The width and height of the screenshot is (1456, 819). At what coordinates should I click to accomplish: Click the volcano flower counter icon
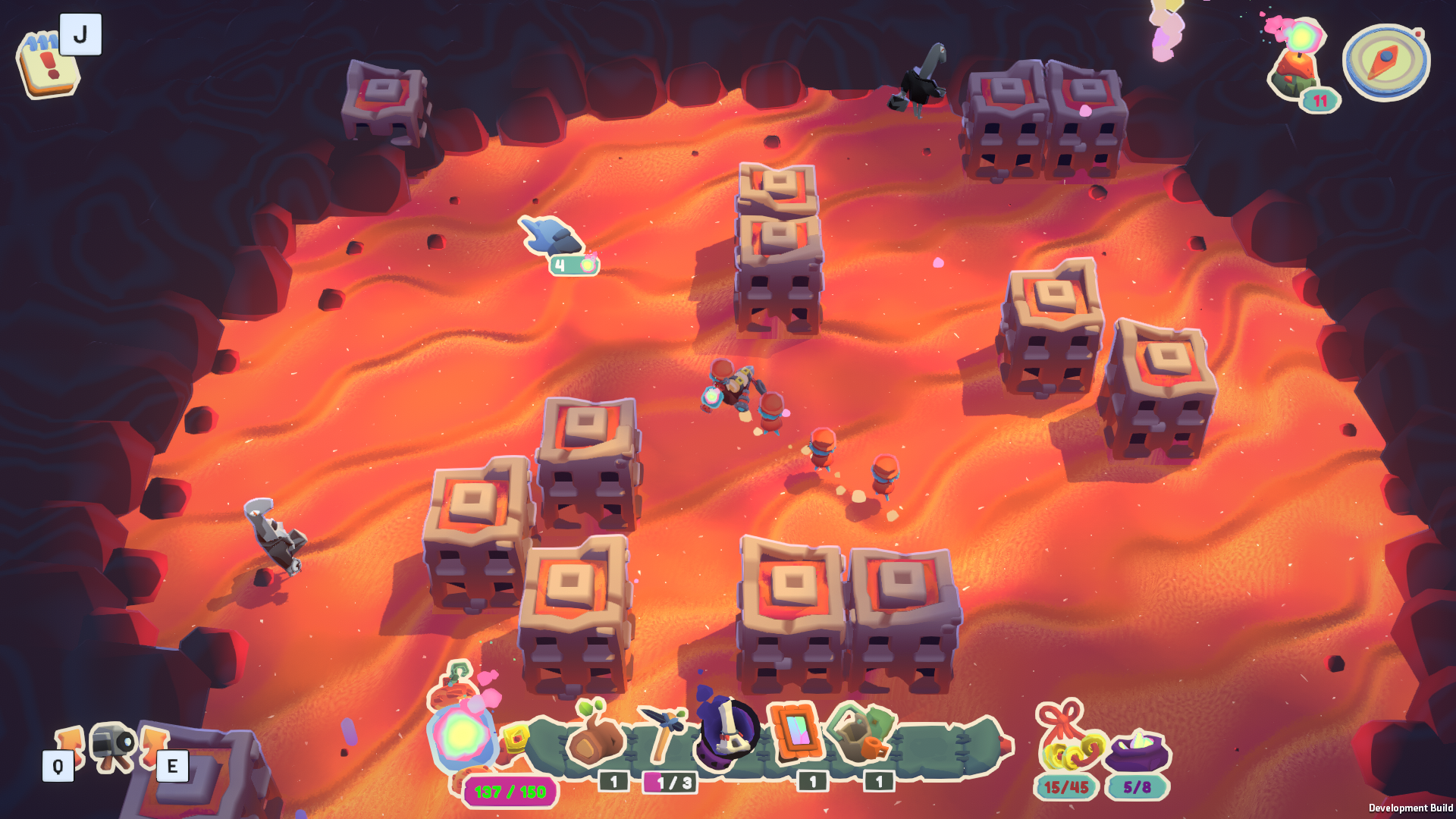click(1298, 64)
